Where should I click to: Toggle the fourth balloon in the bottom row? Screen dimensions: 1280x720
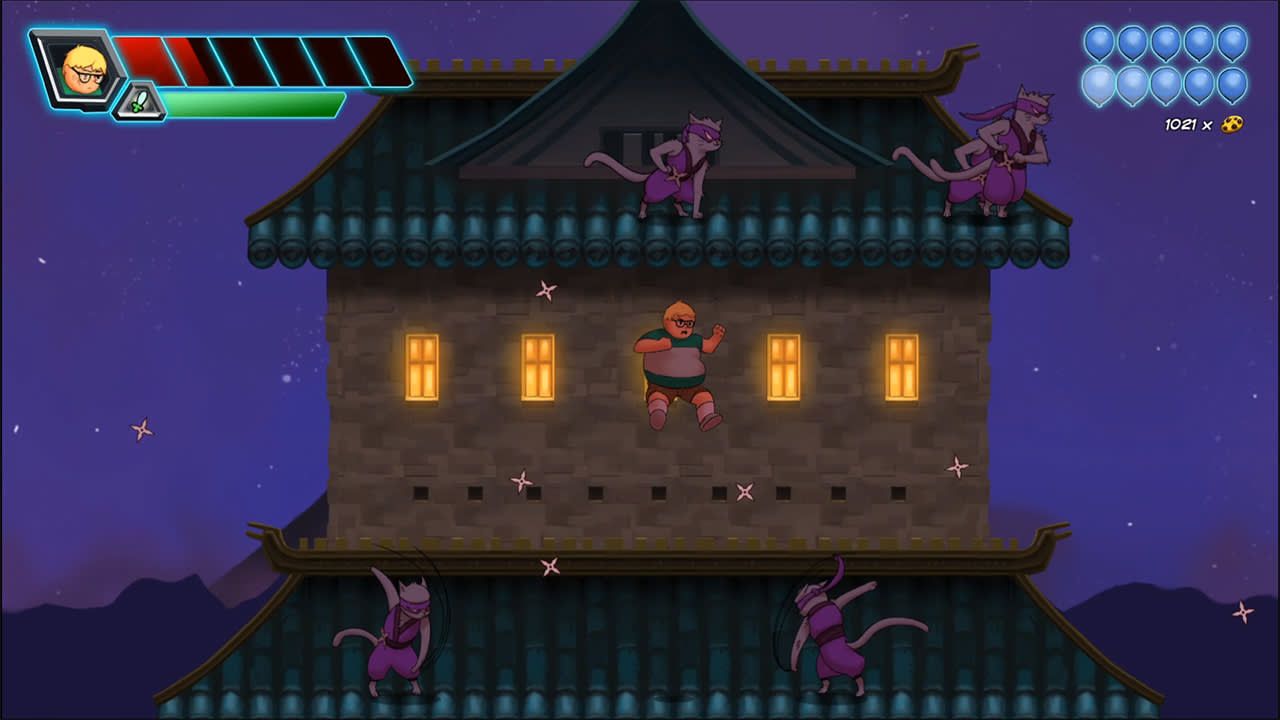1199,82
